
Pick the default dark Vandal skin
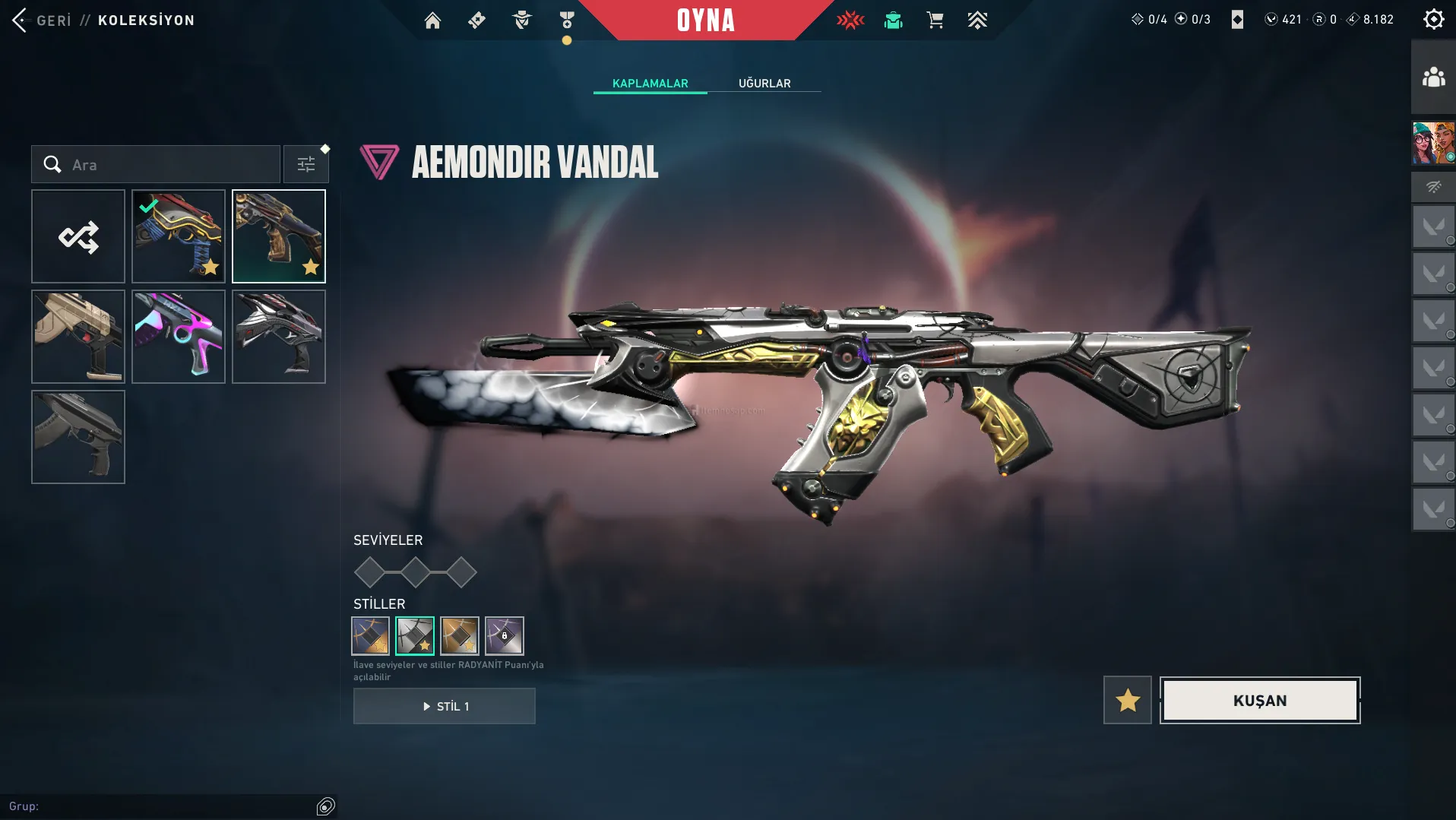[x=78, y=437]
